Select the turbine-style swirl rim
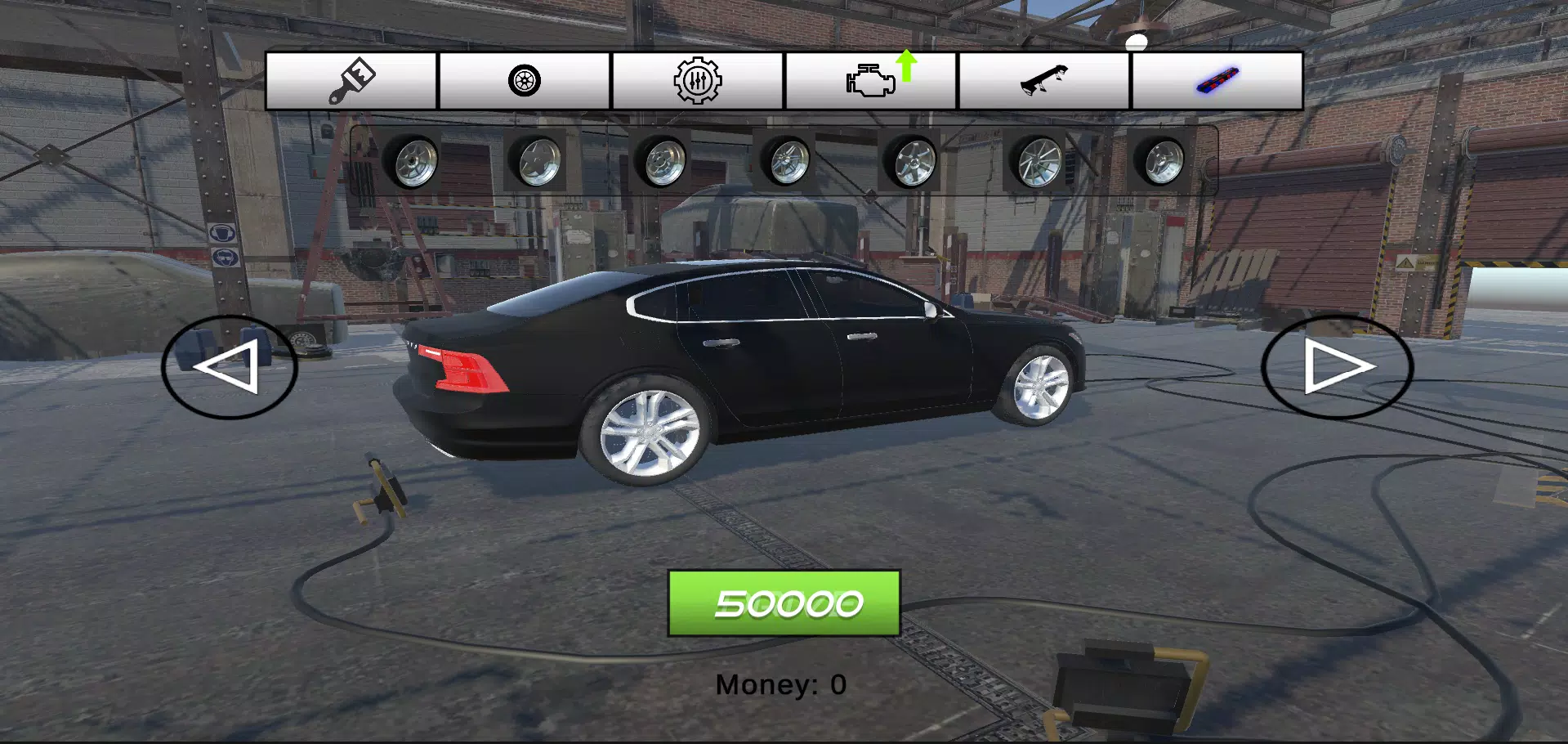This screenshot has height=744, width=1568. click(1039, 161)
